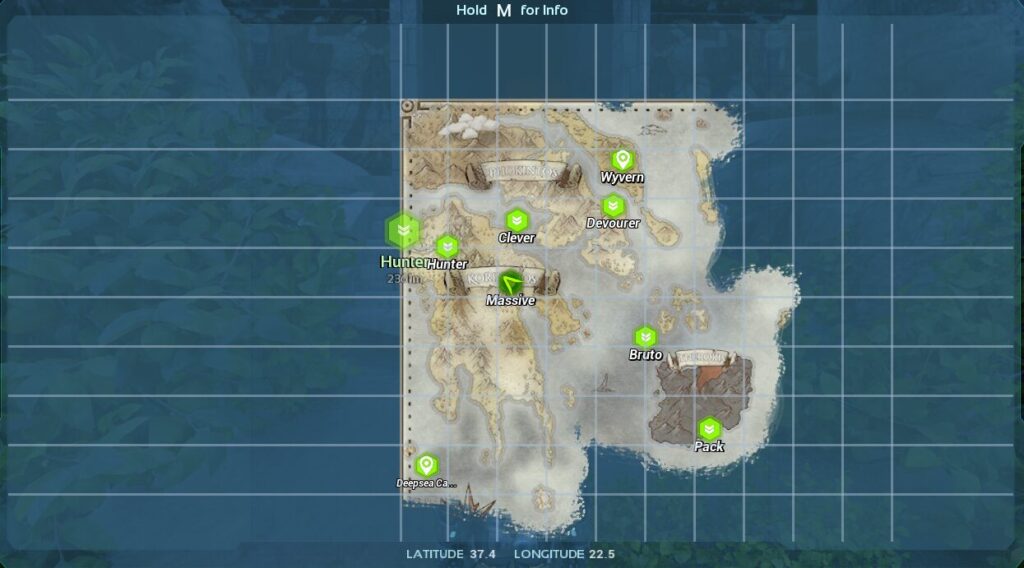Select the Bruto map marker

[645, 337]
